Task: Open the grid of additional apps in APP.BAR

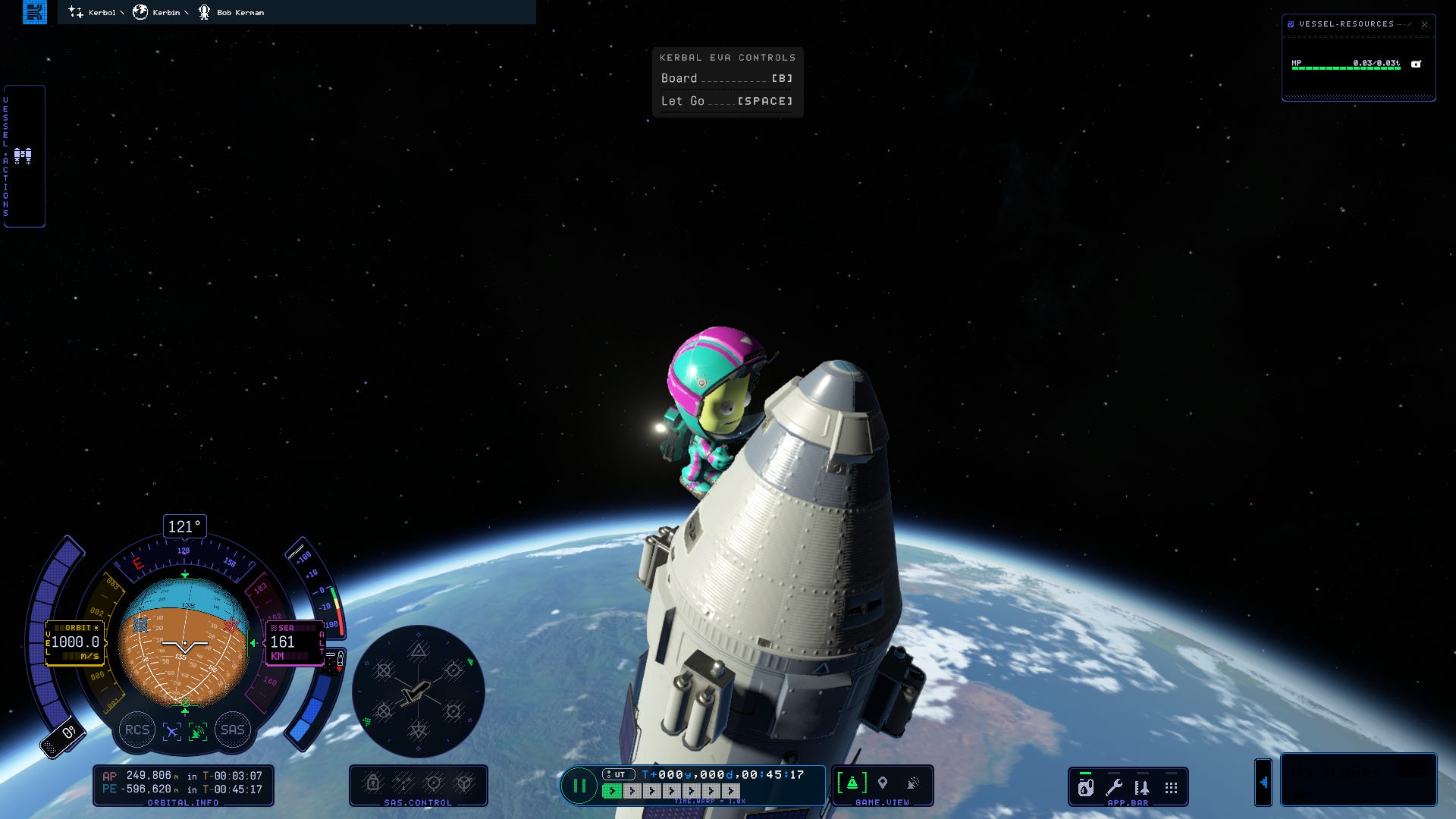Action: coord(1171,787)
